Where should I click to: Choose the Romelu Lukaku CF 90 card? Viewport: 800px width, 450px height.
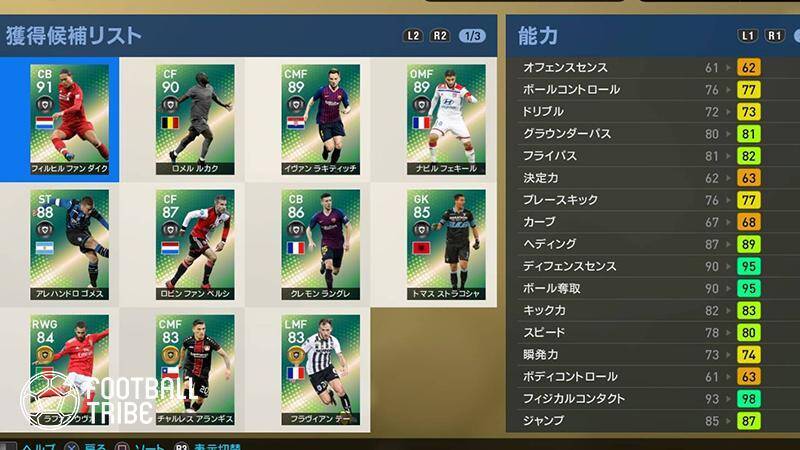195,118
